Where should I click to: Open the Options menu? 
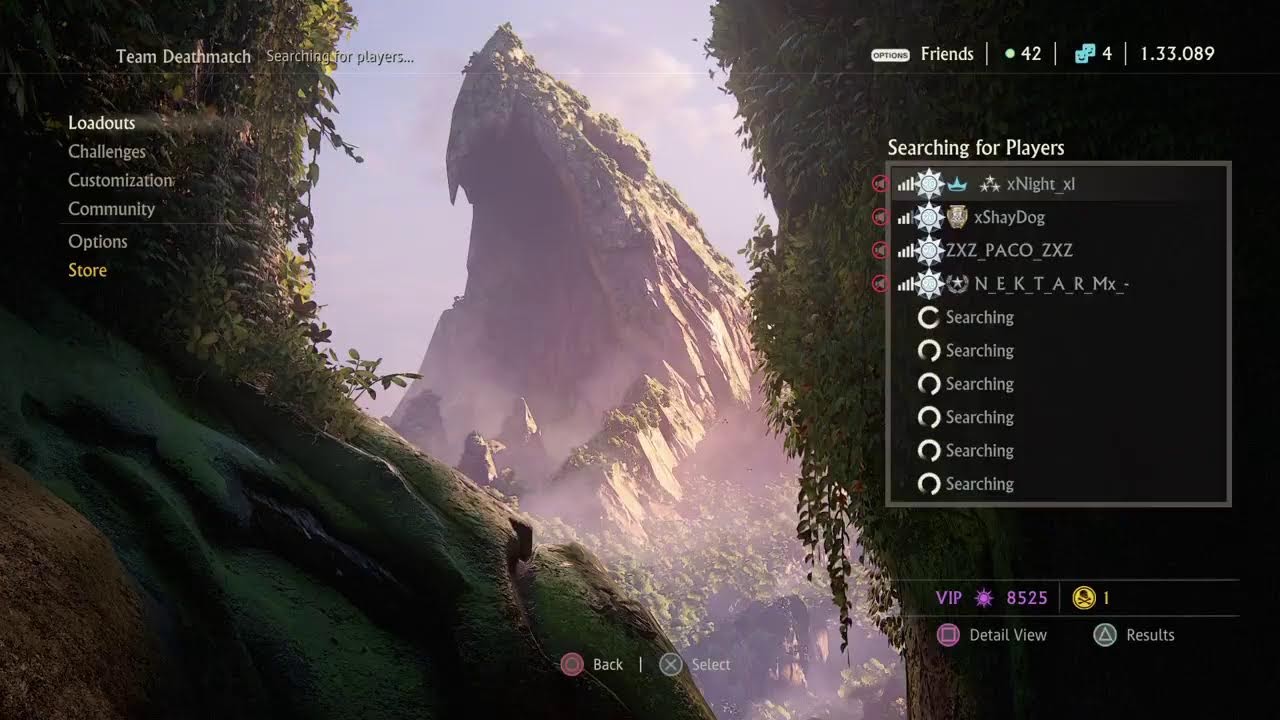click(x=98, y=242)
